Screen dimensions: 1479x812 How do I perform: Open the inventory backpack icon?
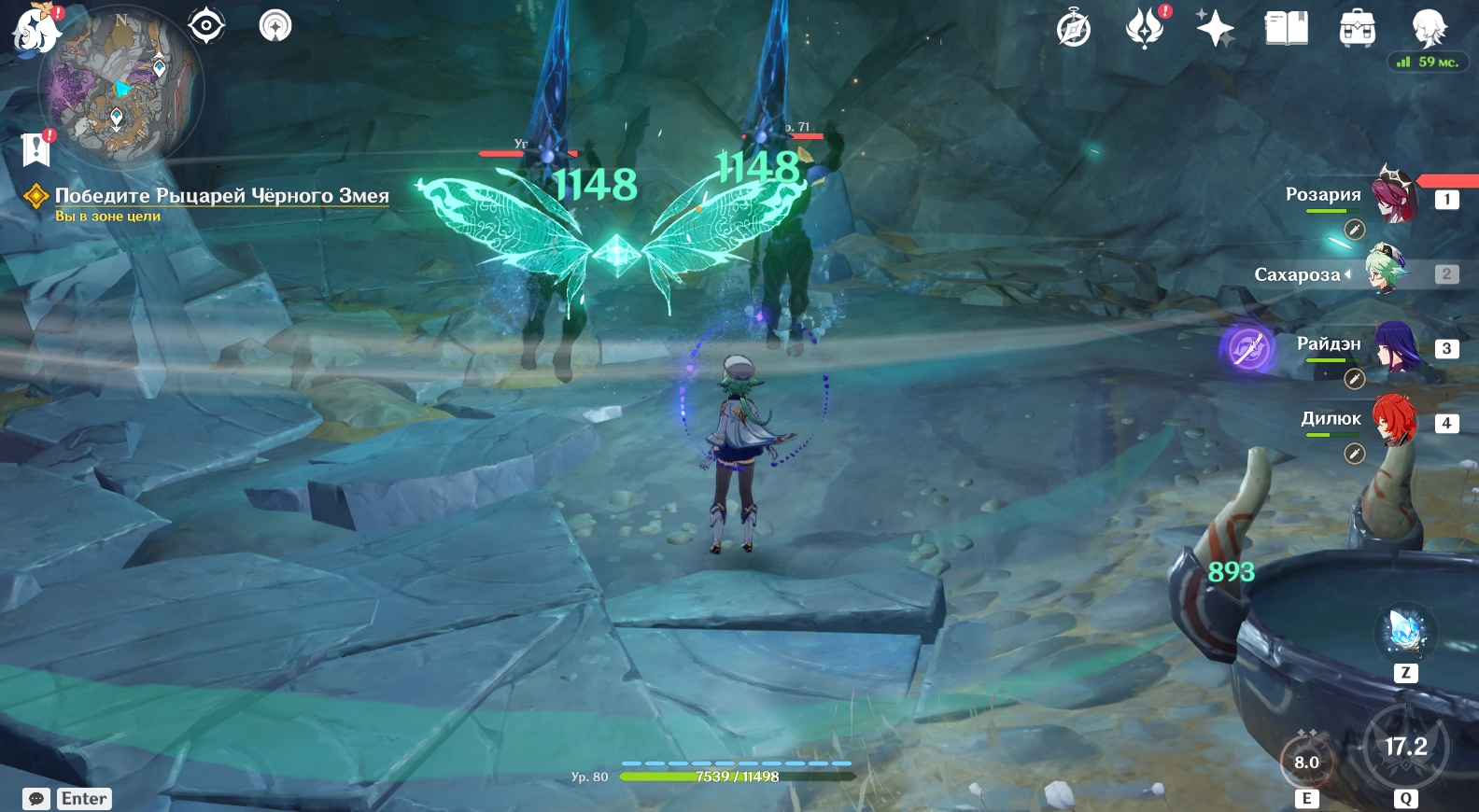[1357, 29]
